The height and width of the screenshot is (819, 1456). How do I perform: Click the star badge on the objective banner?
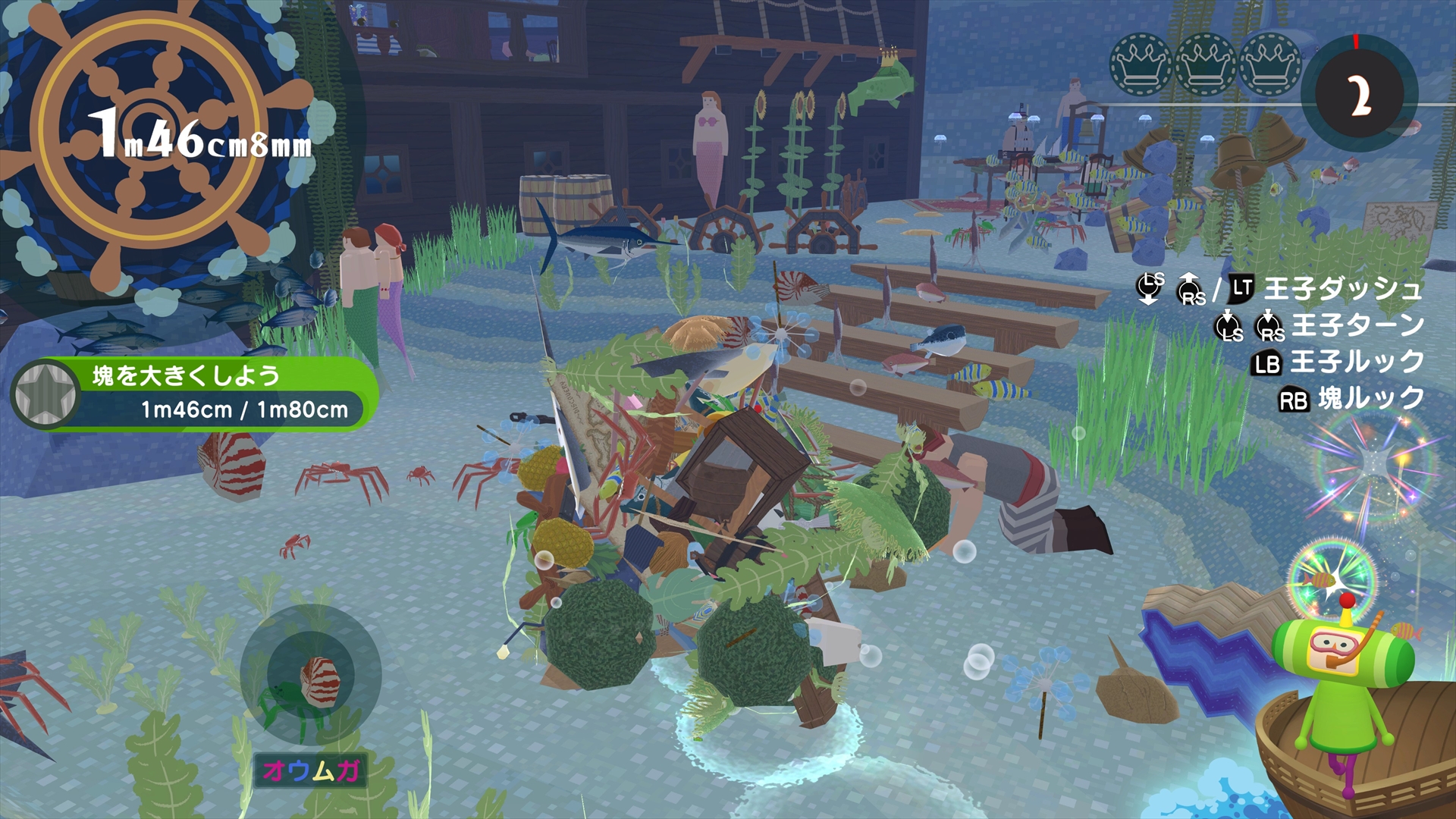pyautogui.click(x=46, y=393)
